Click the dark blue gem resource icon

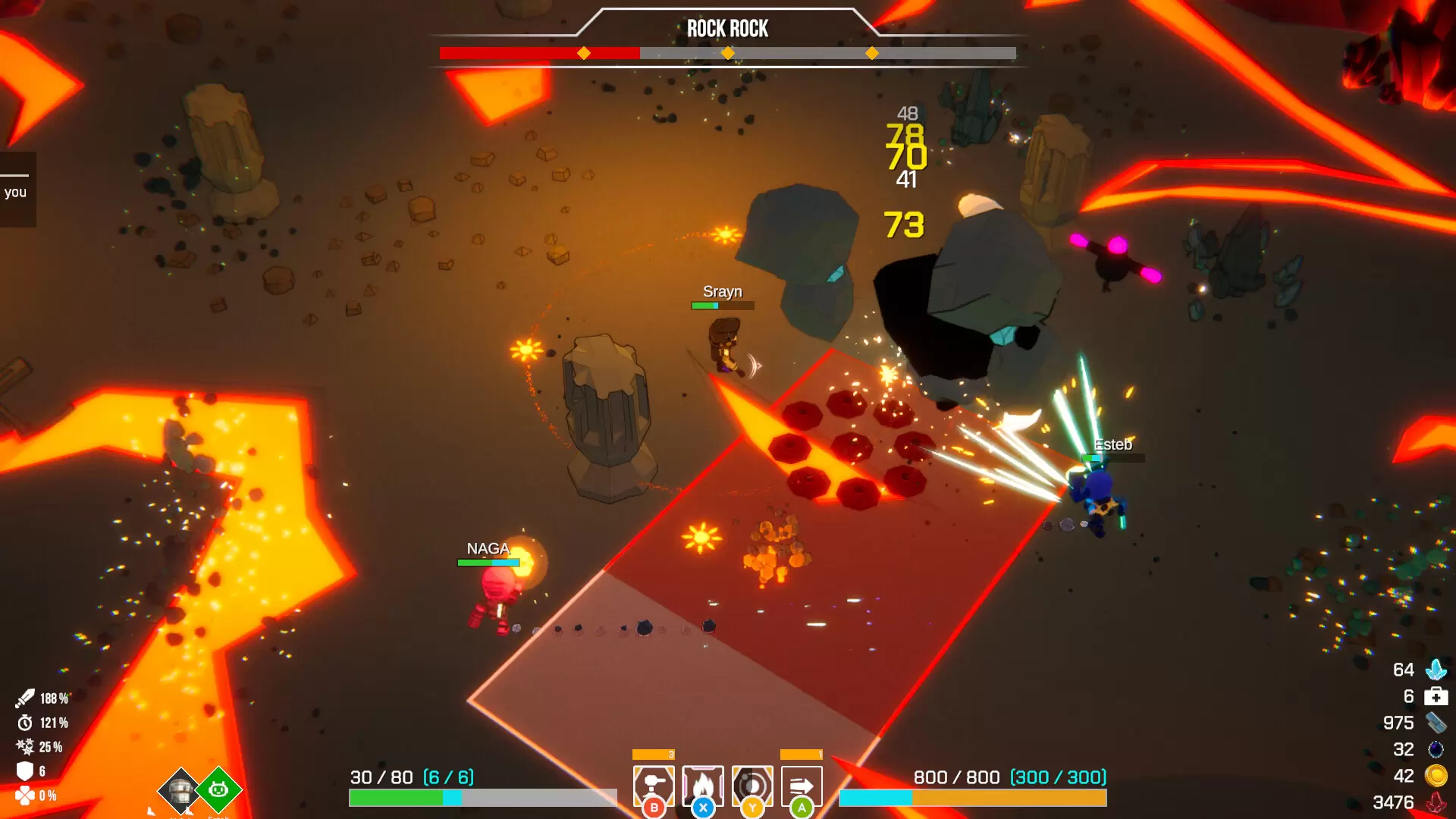[x=1436, y=749]
